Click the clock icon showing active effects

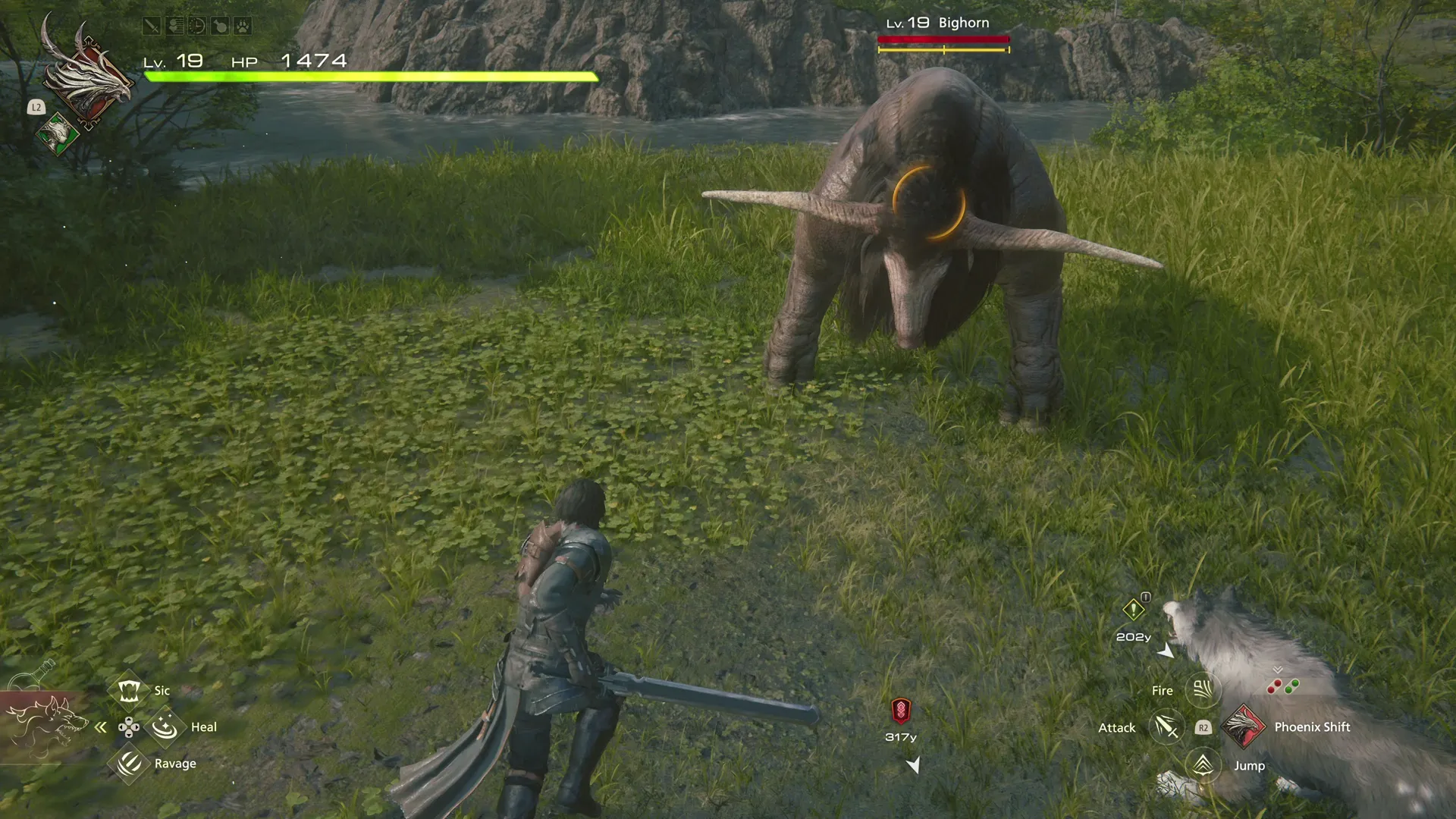[196, 26]
